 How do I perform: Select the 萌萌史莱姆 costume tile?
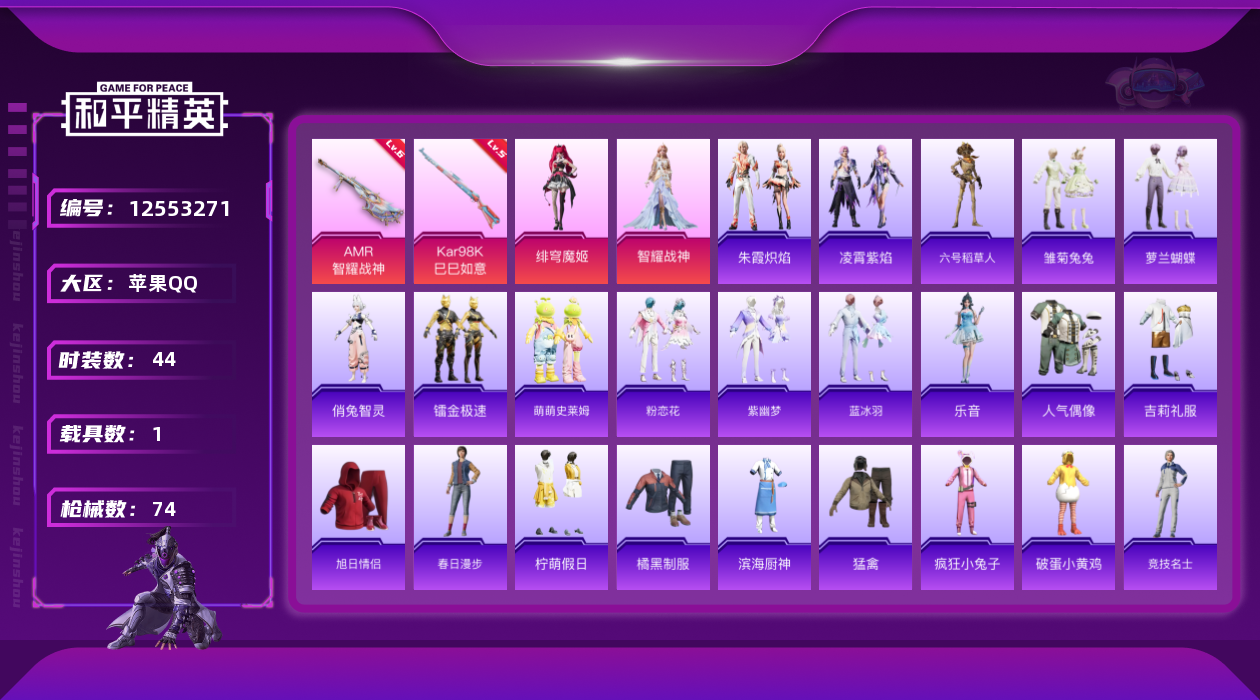[561, 363]
